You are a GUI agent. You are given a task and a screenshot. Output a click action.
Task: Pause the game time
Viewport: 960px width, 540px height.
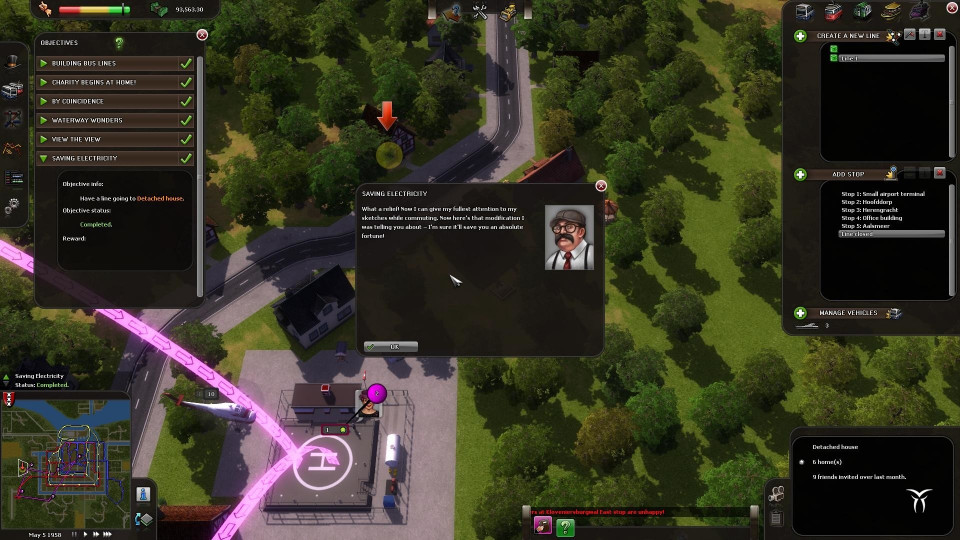(x=76, y=534)
